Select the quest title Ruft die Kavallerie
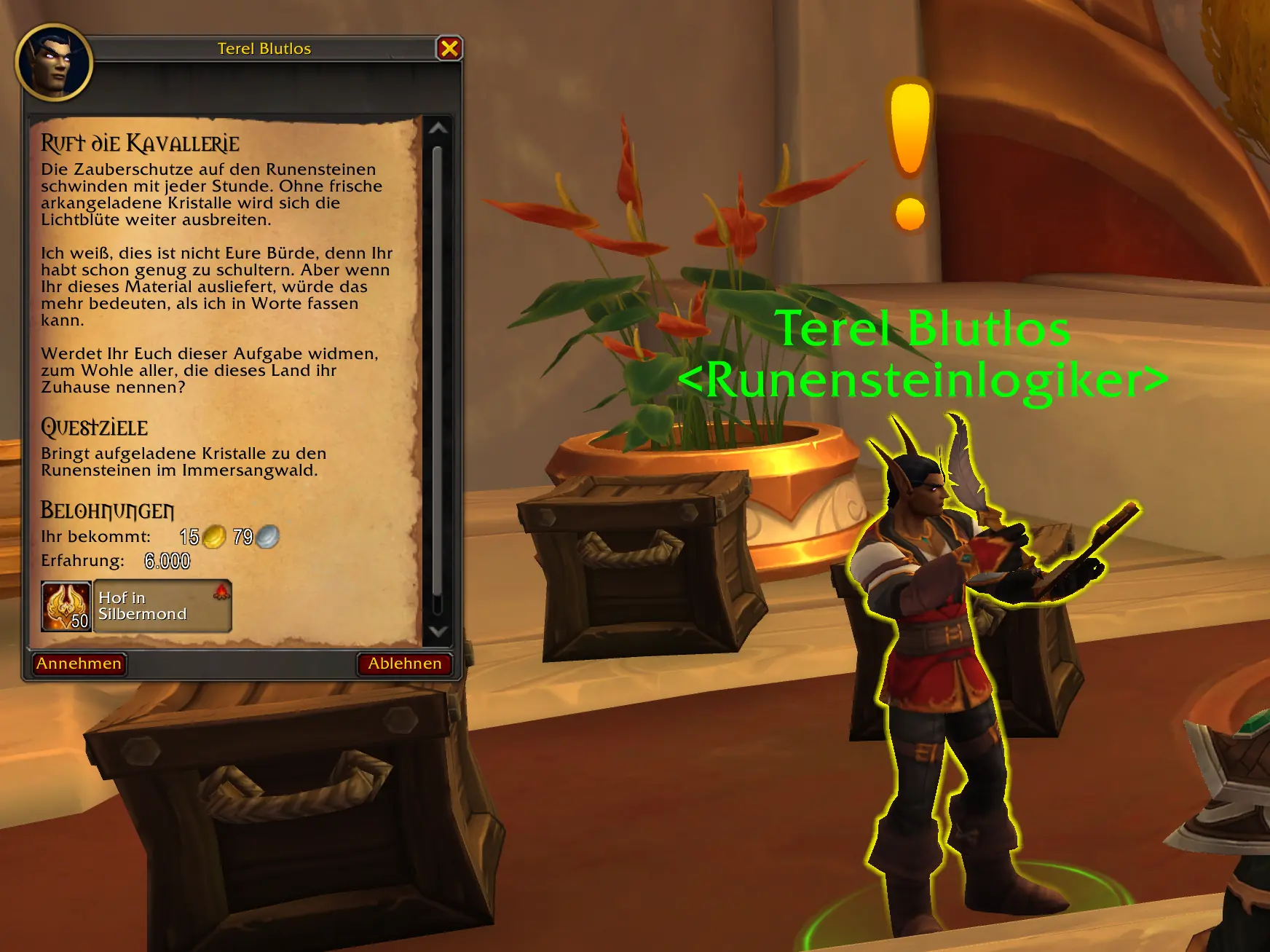Screen dimensions: 1270x952 (x=138, y=143)
